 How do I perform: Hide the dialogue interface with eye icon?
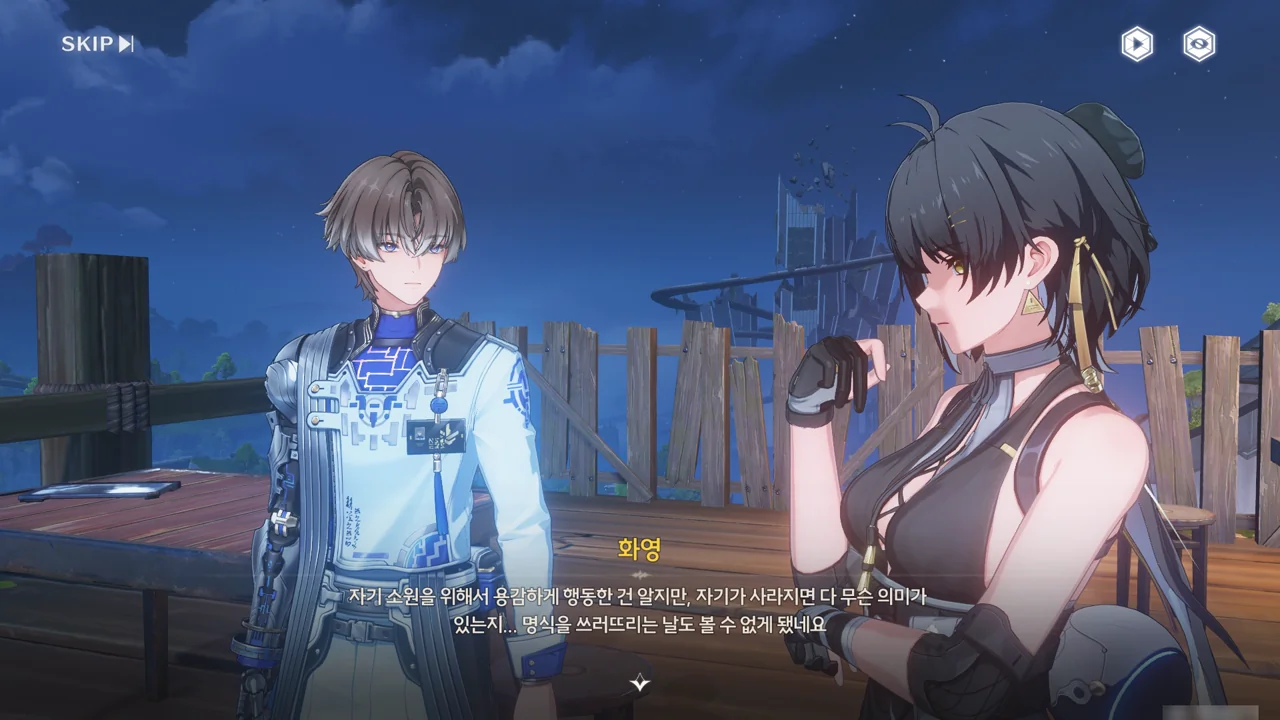click(x=1199, y=44)
